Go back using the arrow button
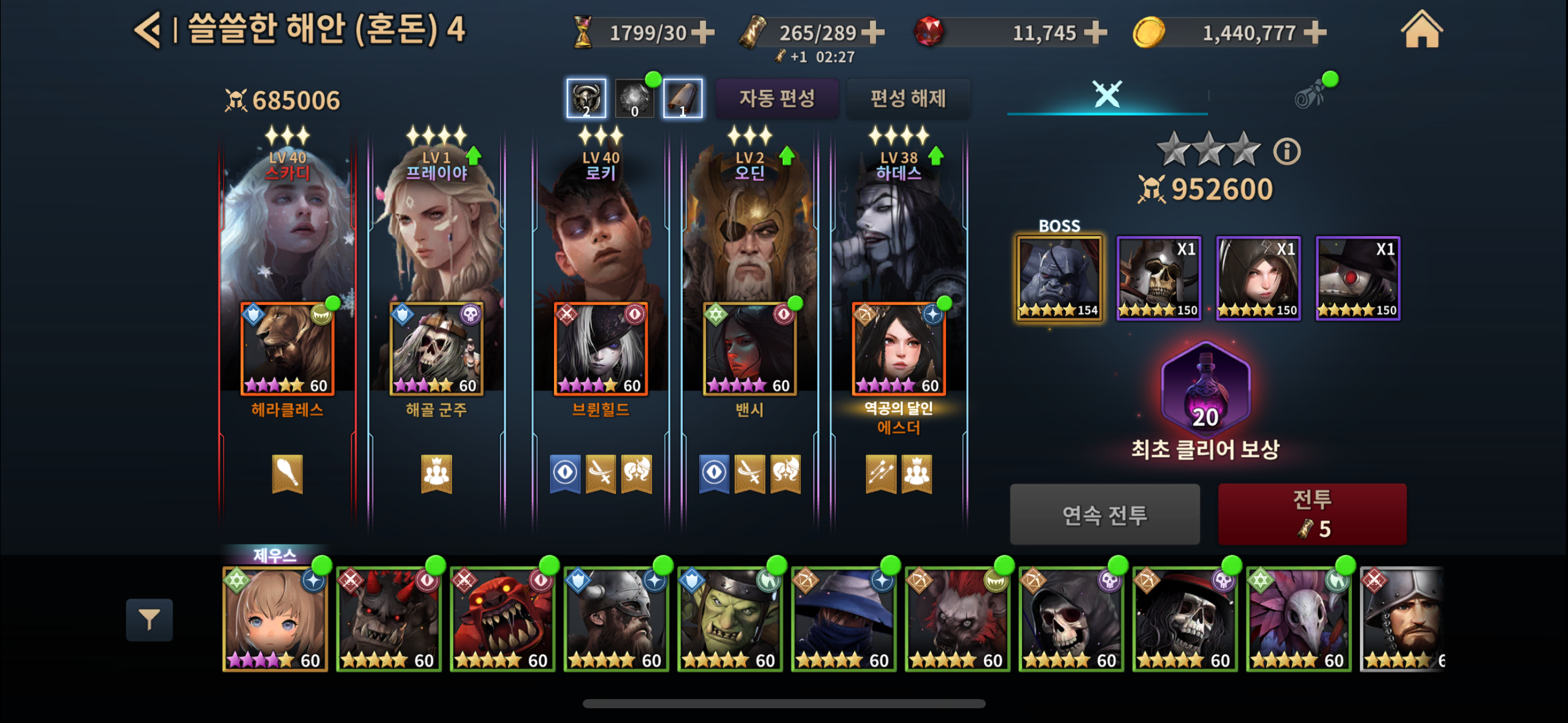1568x723 pixels. (148, 29)
